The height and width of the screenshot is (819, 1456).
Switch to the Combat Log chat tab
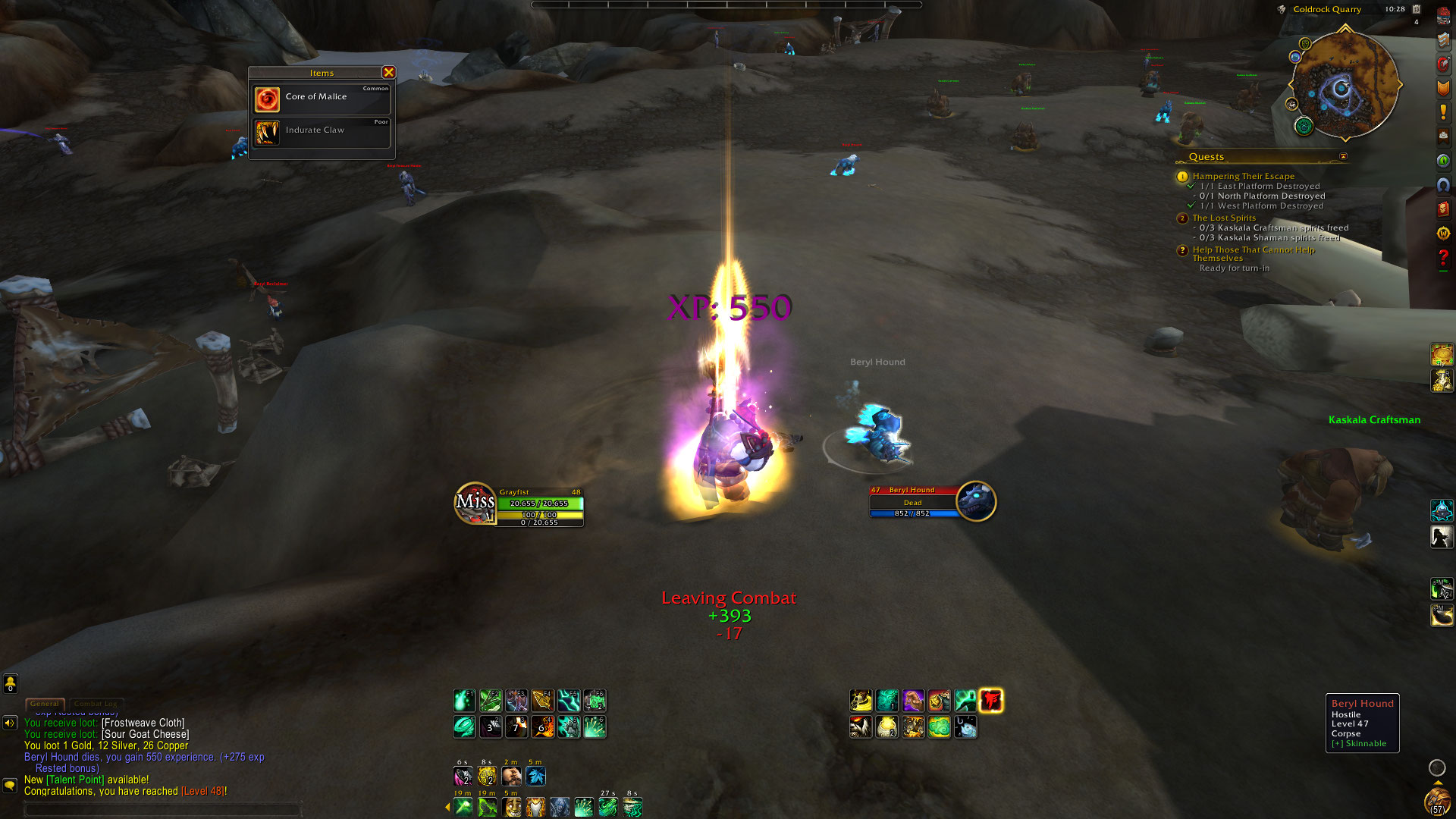(x=96, y=704)
